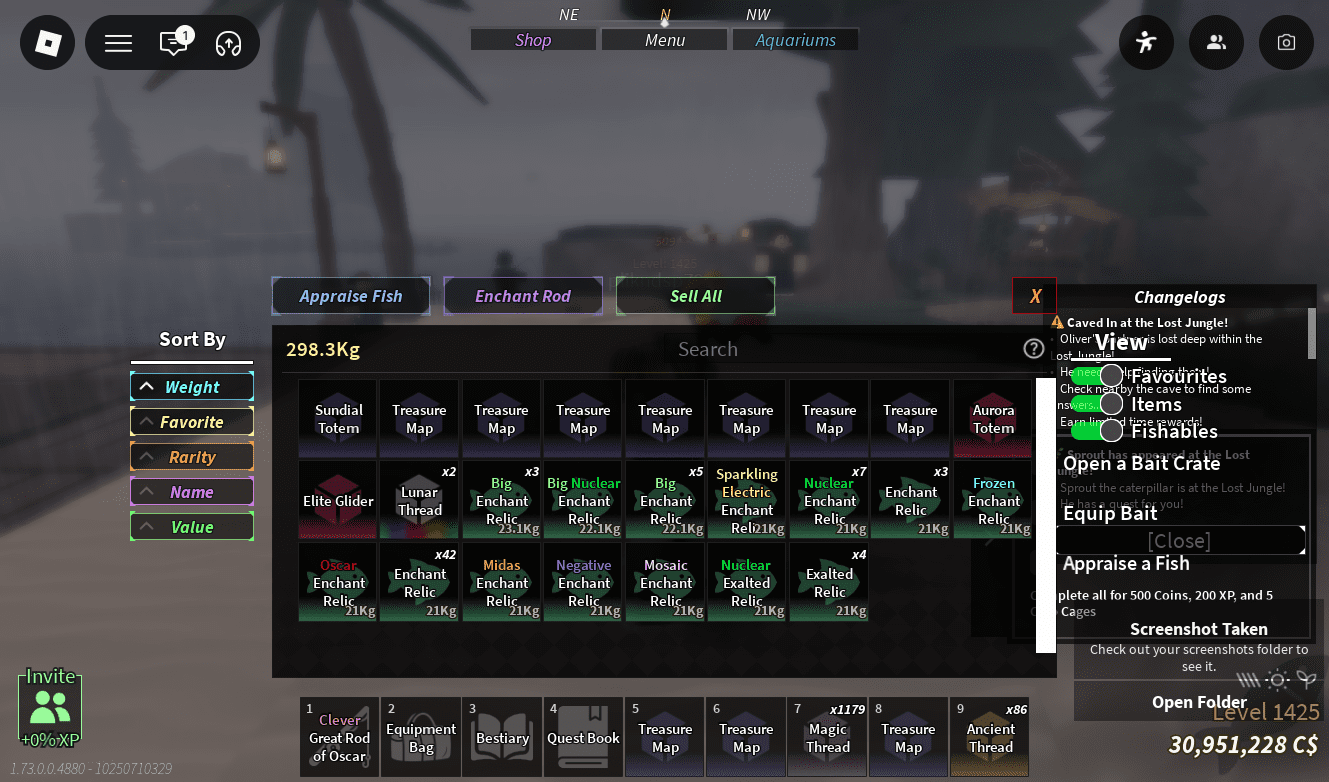The height and width of the screenshot is (782, 1329).
Task: Open the screenshot camera tool
Action: click(x=1286, y=42)
